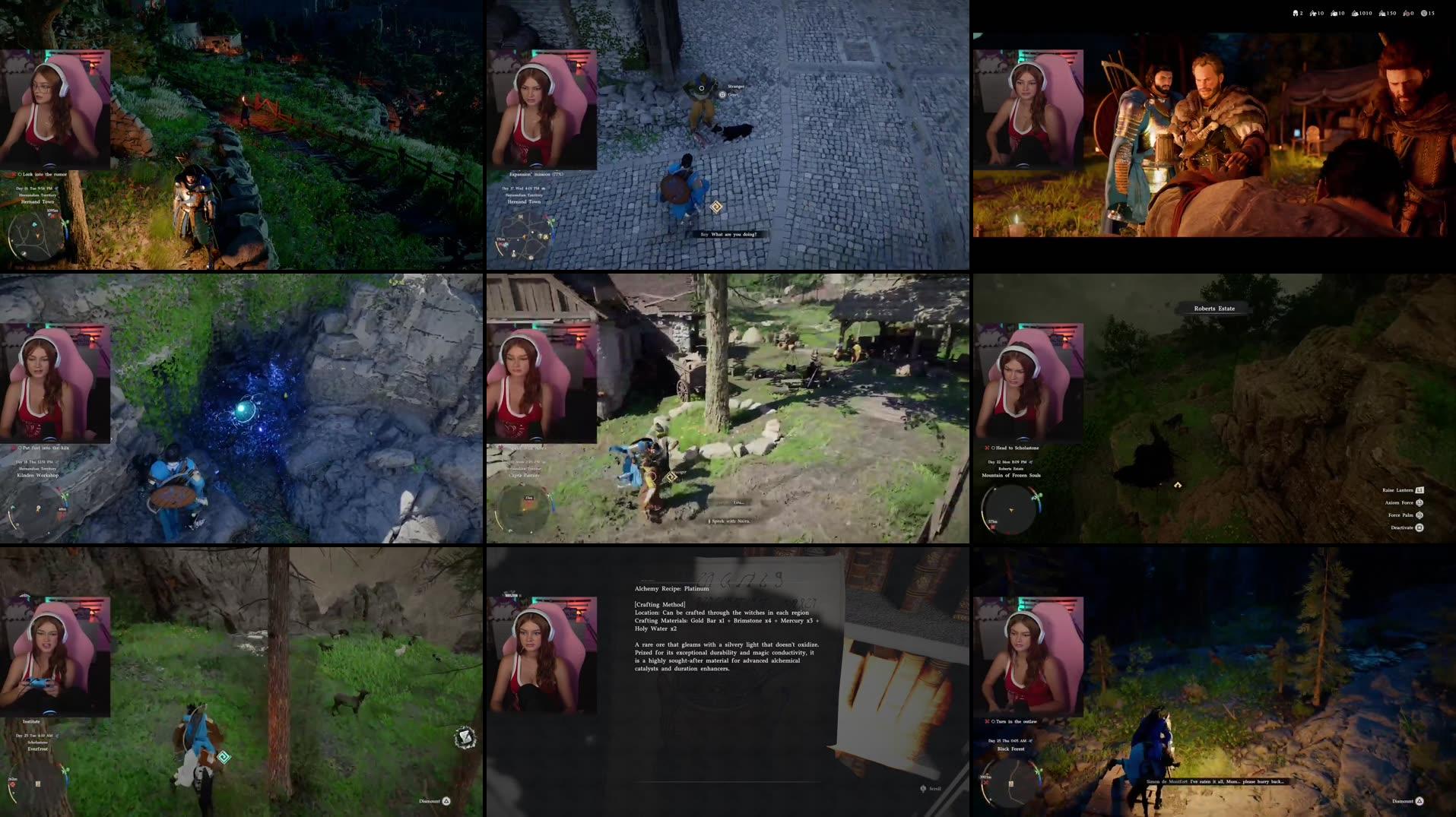Image resolution: width=1456 pixels, height=817 pixels.
Task: Select the gold coin icon showing 1010
Action: point(1355,13)
